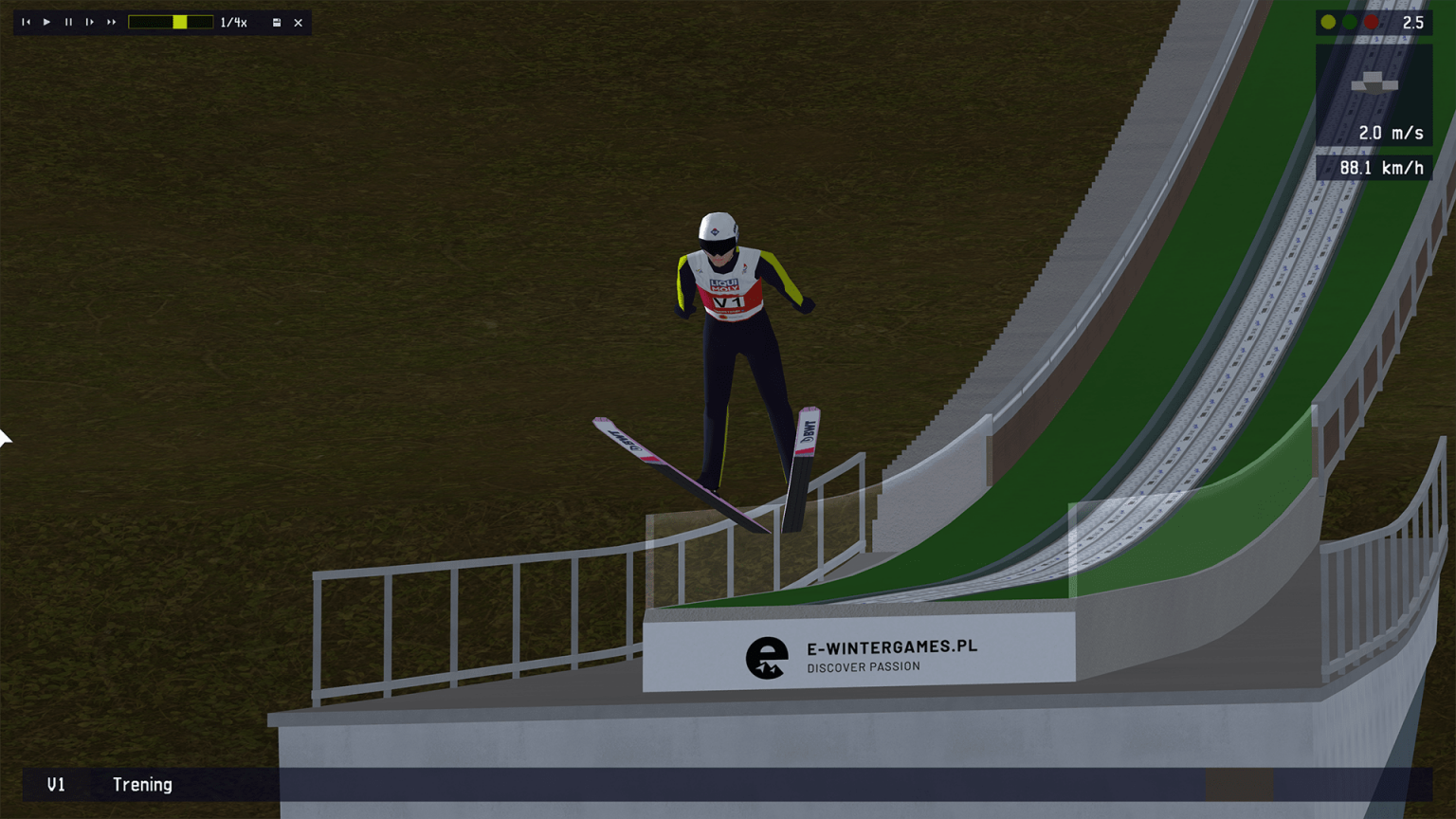Jump back to the replay start
Screen dimensions: 1456x819
click(26, 23)
